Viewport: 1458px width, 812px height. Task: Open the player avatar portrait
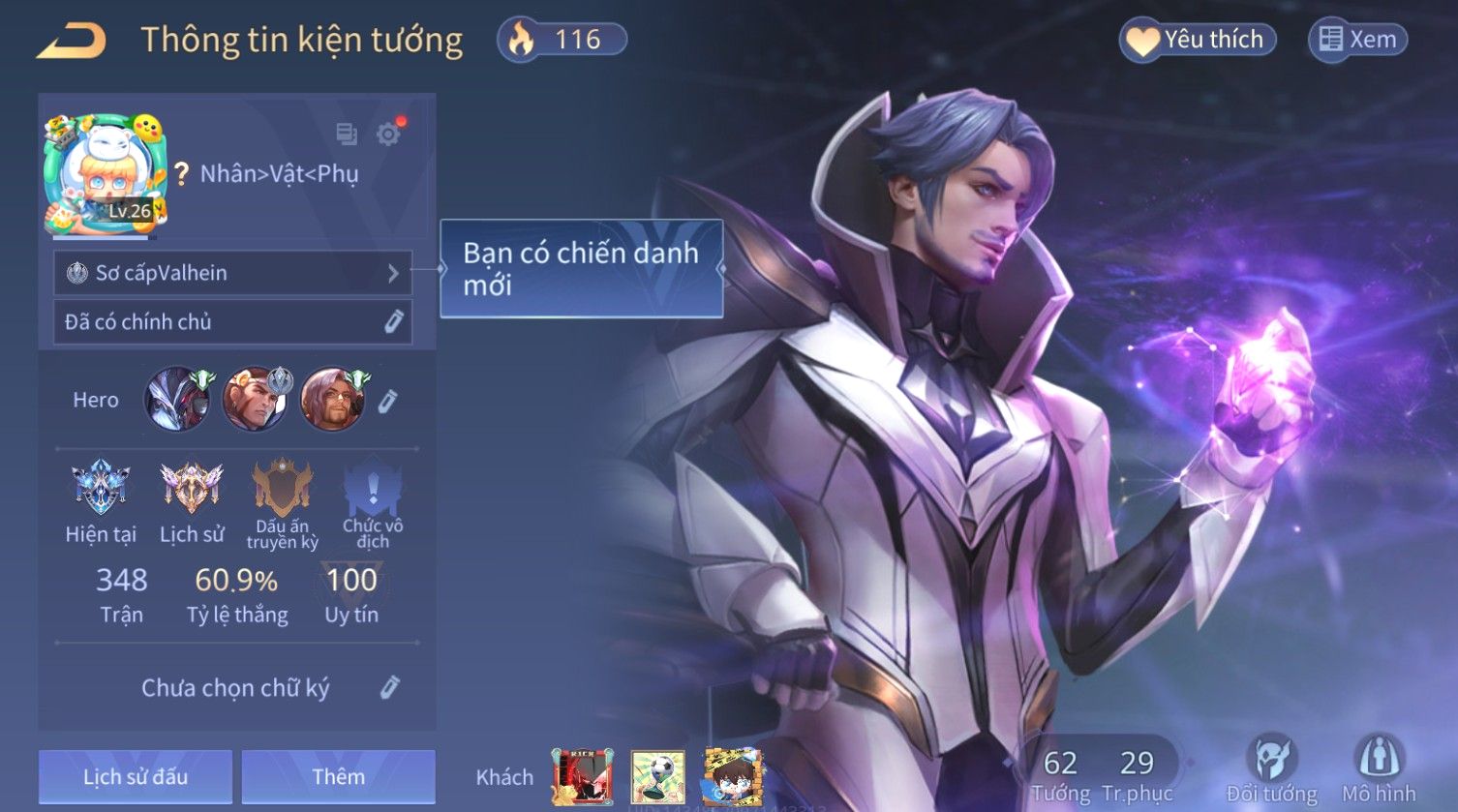click(x=106, y=174)
